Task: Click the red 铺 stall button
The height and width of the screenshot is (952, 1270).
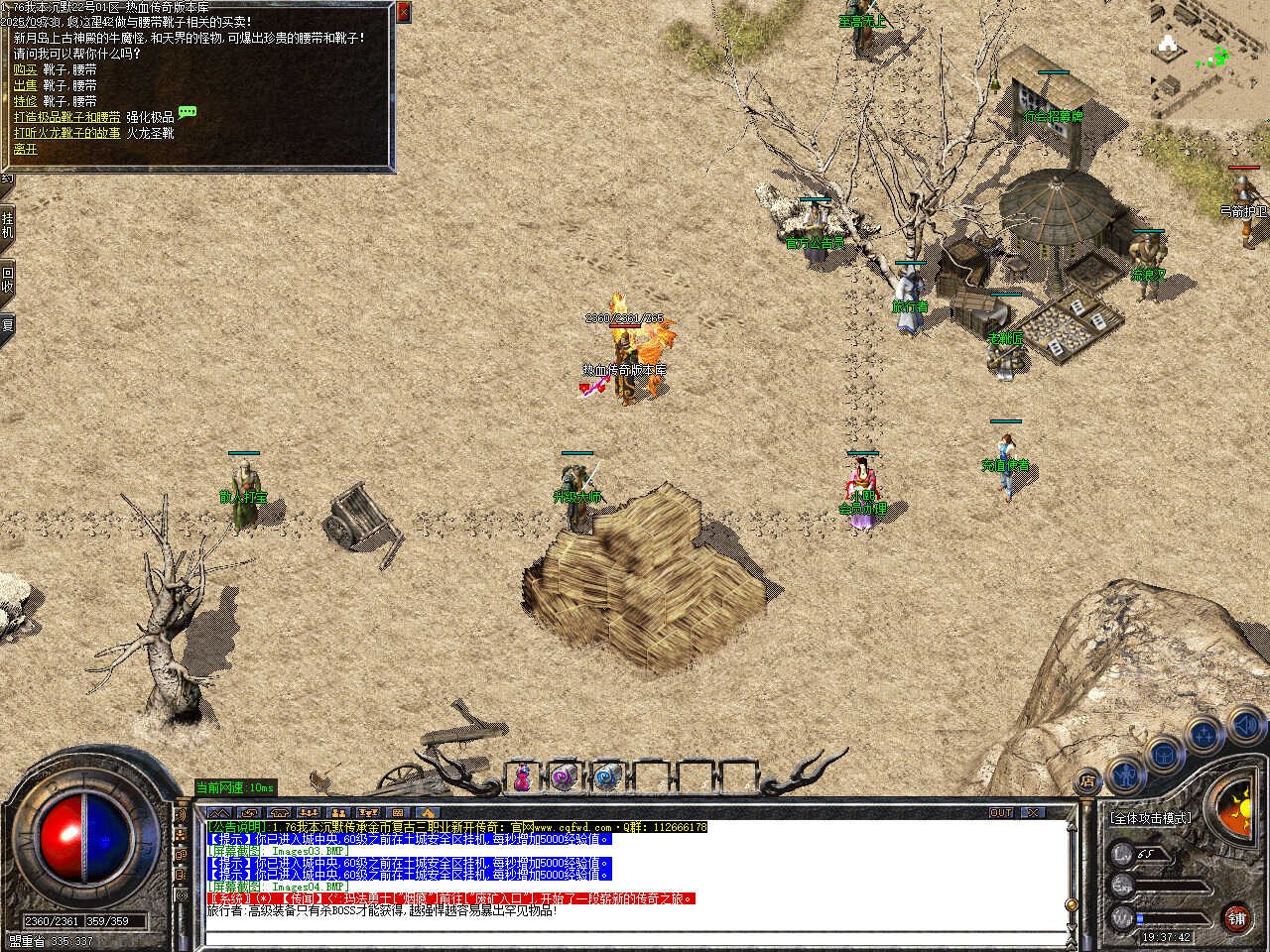Action: pos(1236,918)
